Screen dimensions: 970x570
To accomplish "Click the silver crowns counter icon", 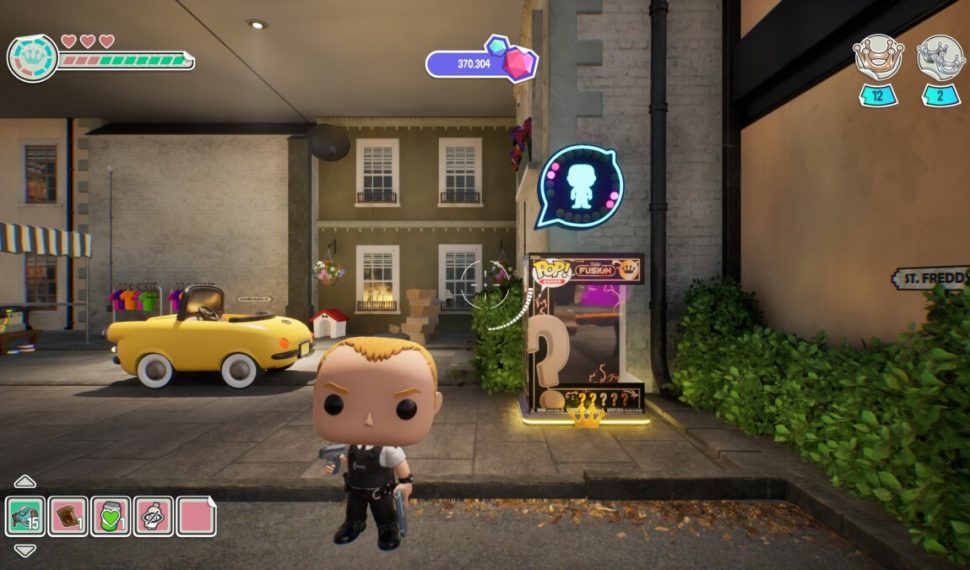I will [x=940, y=58].
